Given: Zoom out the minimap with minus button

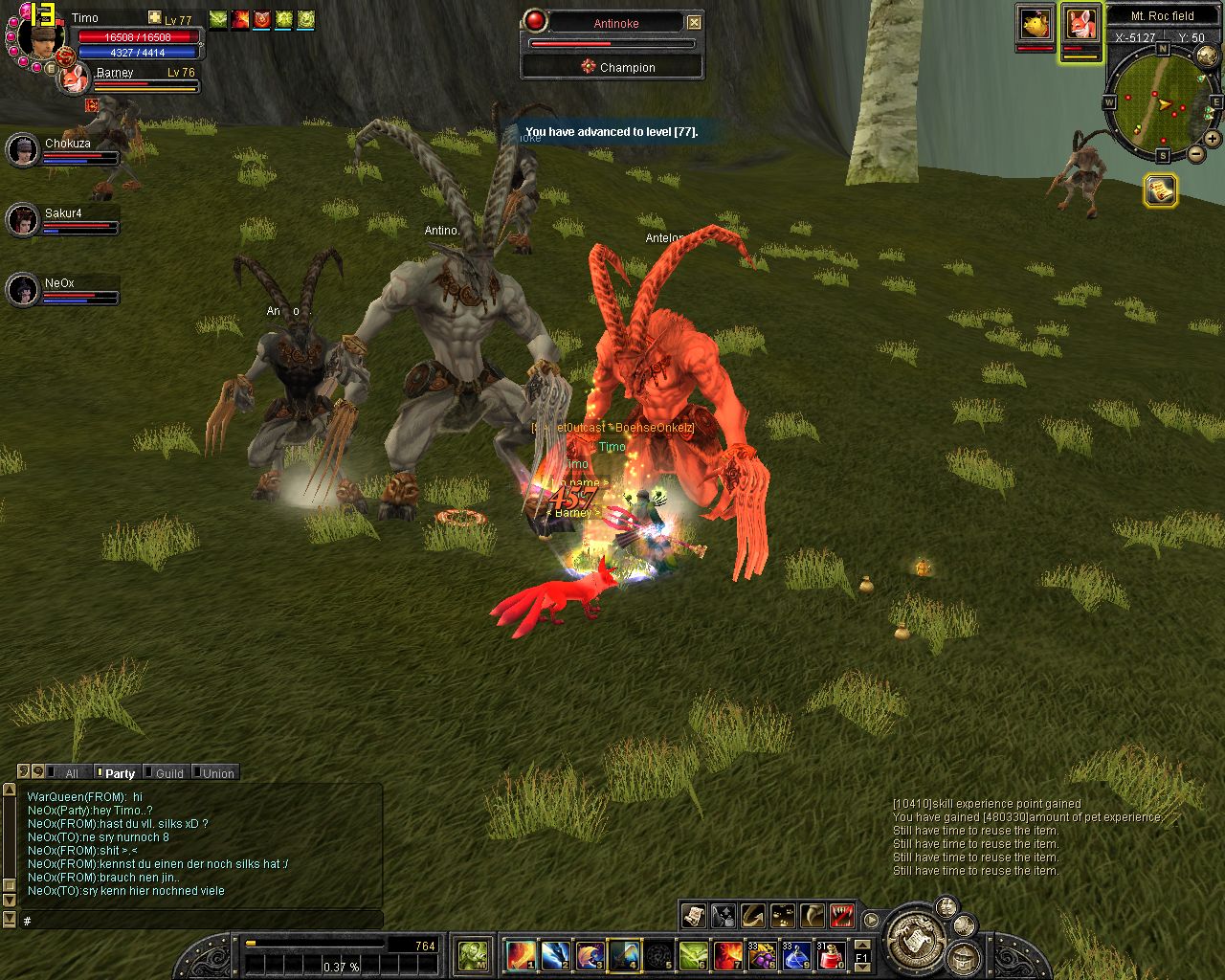Looking at the screenshot, I should (x=1195, y=155).
